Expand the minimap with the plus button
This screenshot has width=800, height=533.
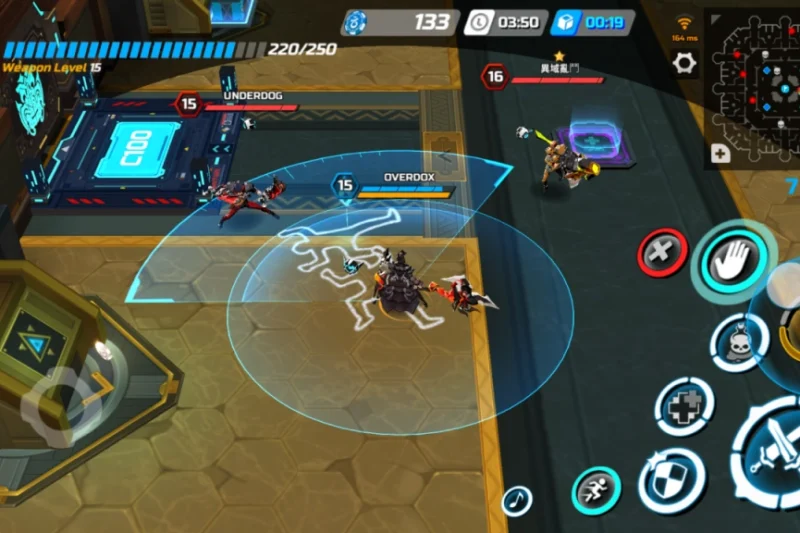719,154
